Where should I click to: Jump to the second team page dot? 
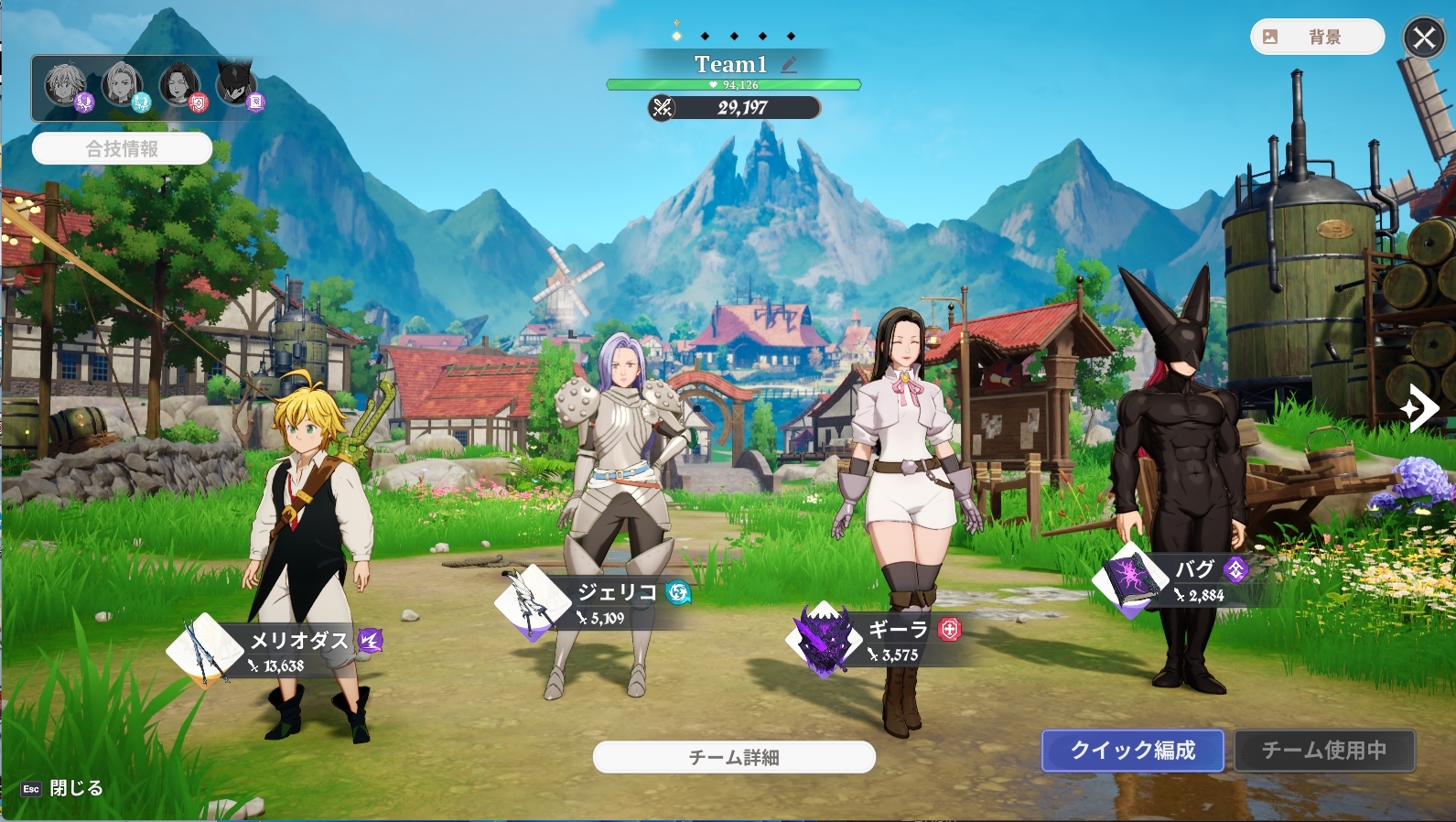(705, 37)
